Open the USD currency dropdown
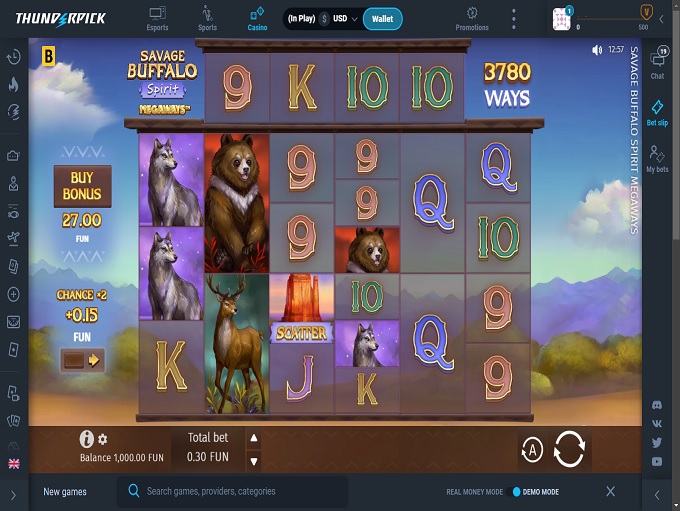The image size is (680, 511). tap(346, 18)
